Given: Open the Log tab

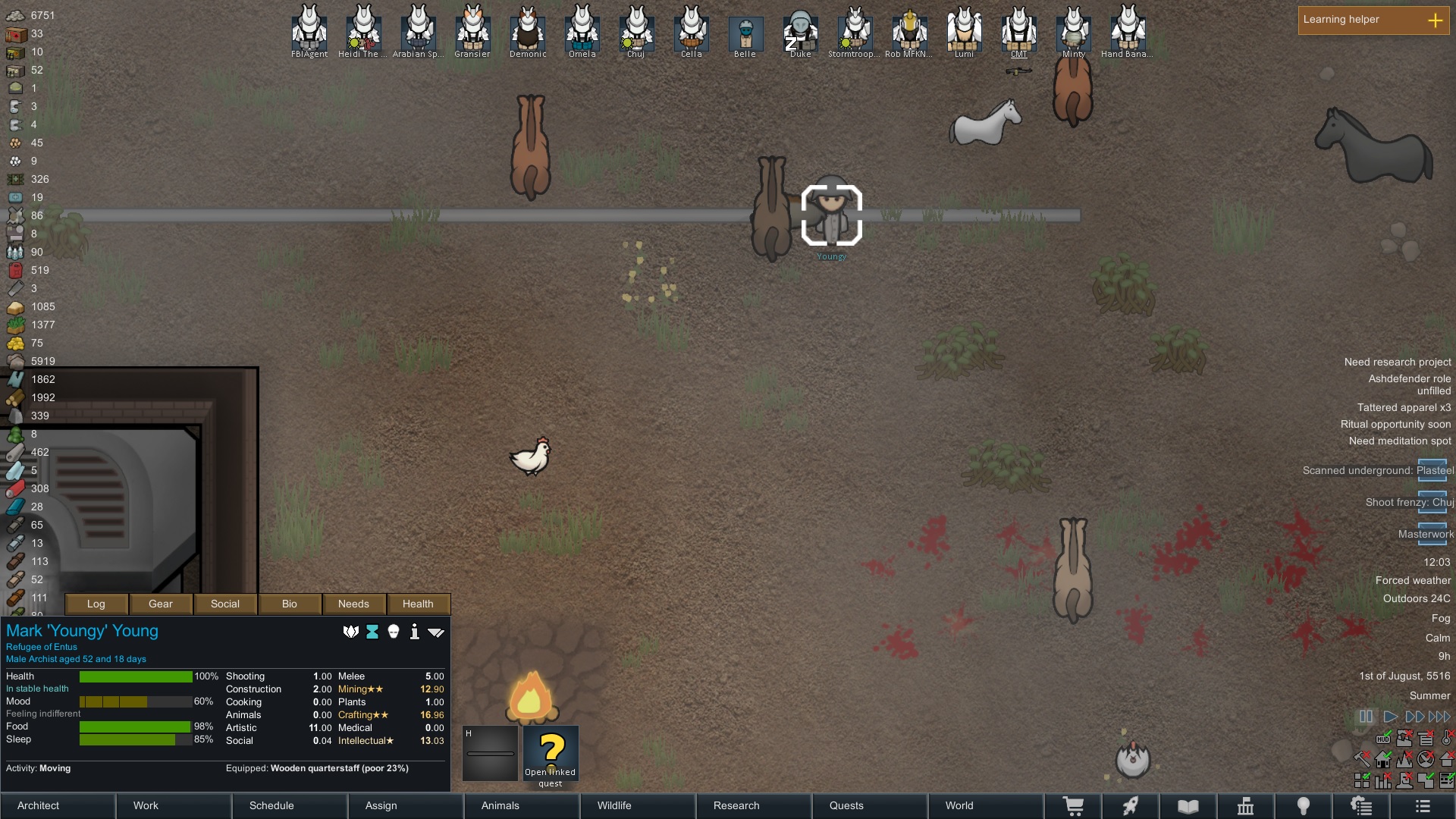Looking at the screenshot, I should point(96,604).
